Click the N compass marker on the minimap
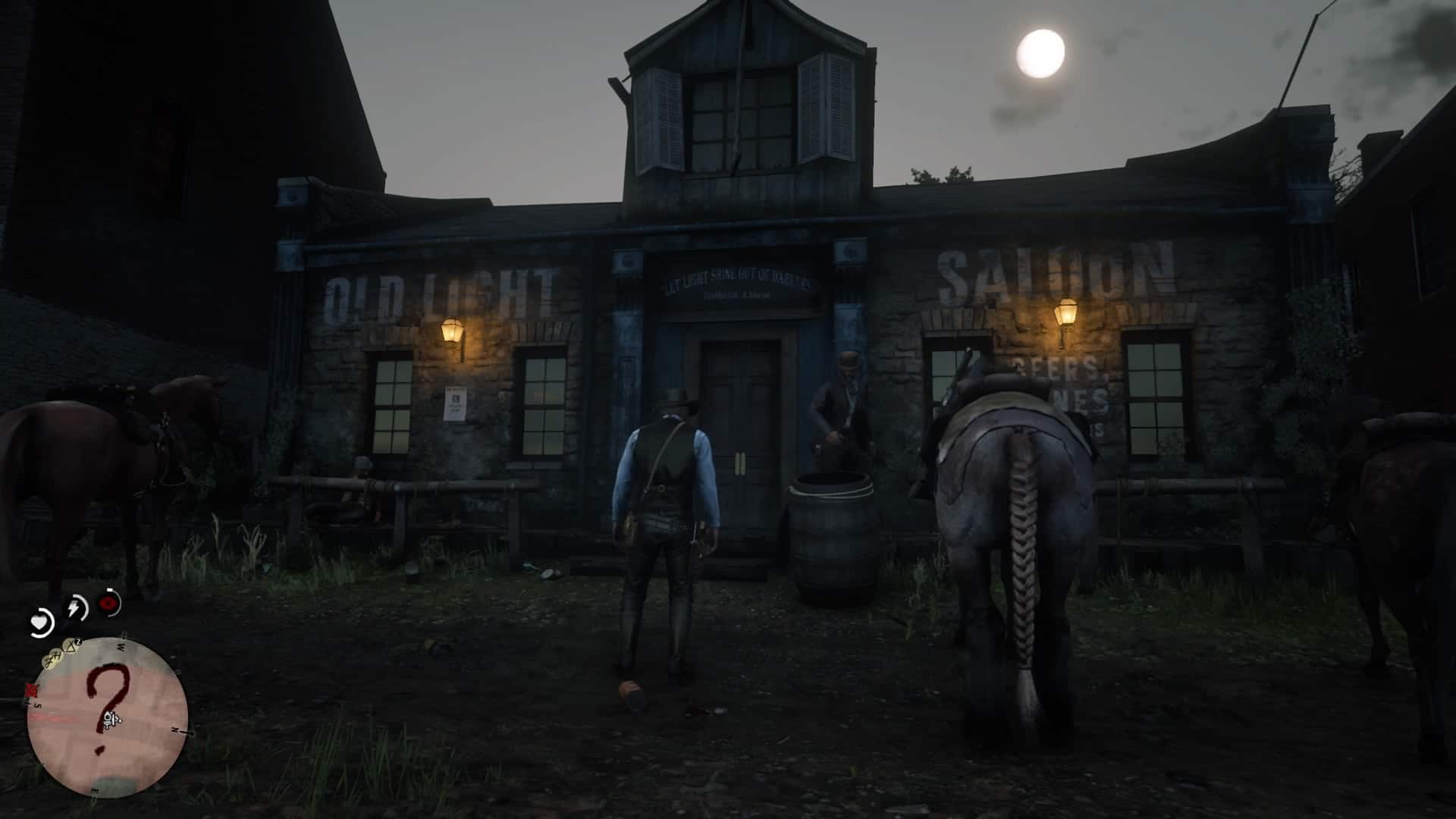This screenshot has height=819, width=1456. (176, 730)
